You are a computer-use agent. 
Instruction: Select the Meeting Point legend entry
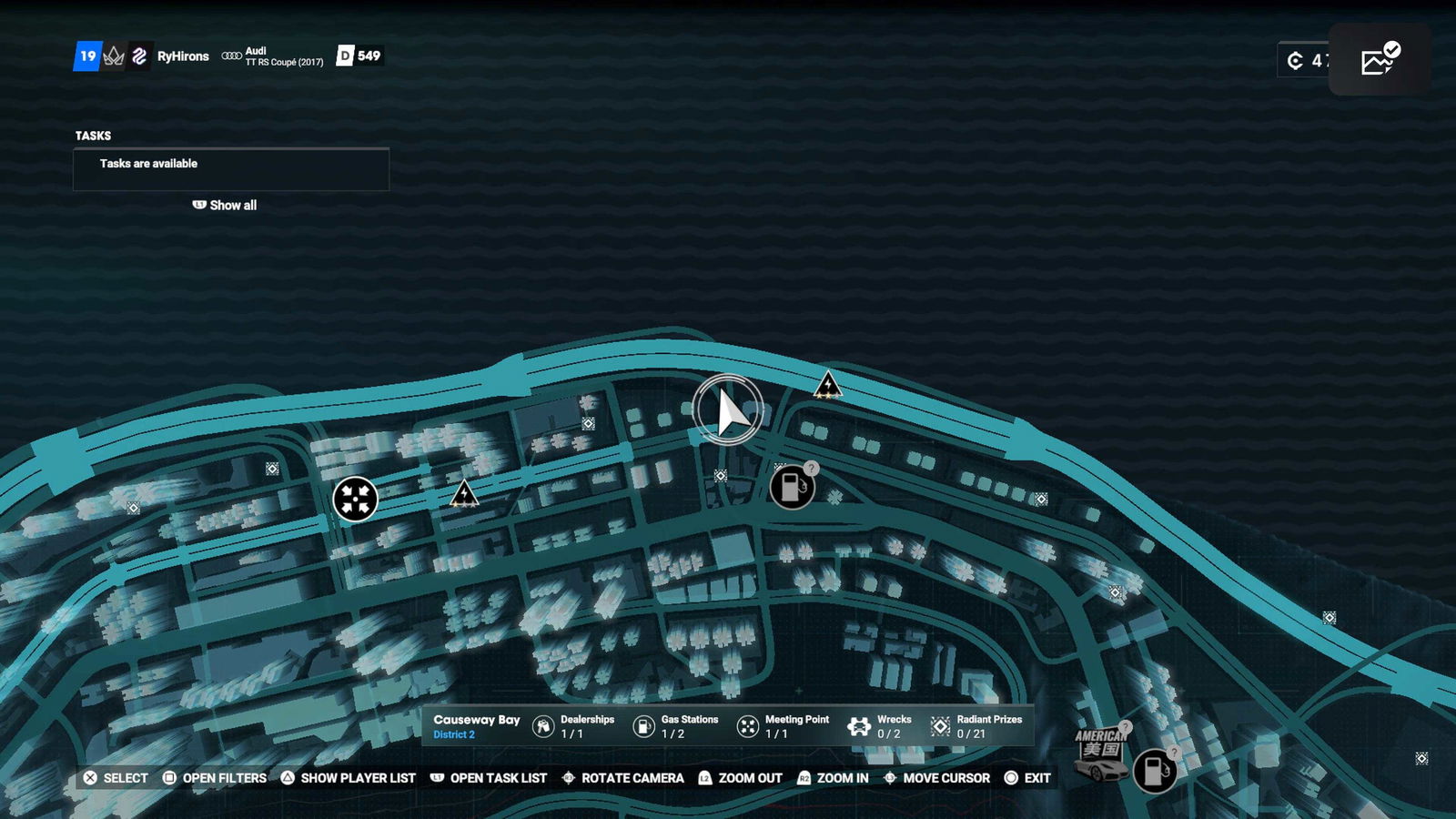[783, 726]
